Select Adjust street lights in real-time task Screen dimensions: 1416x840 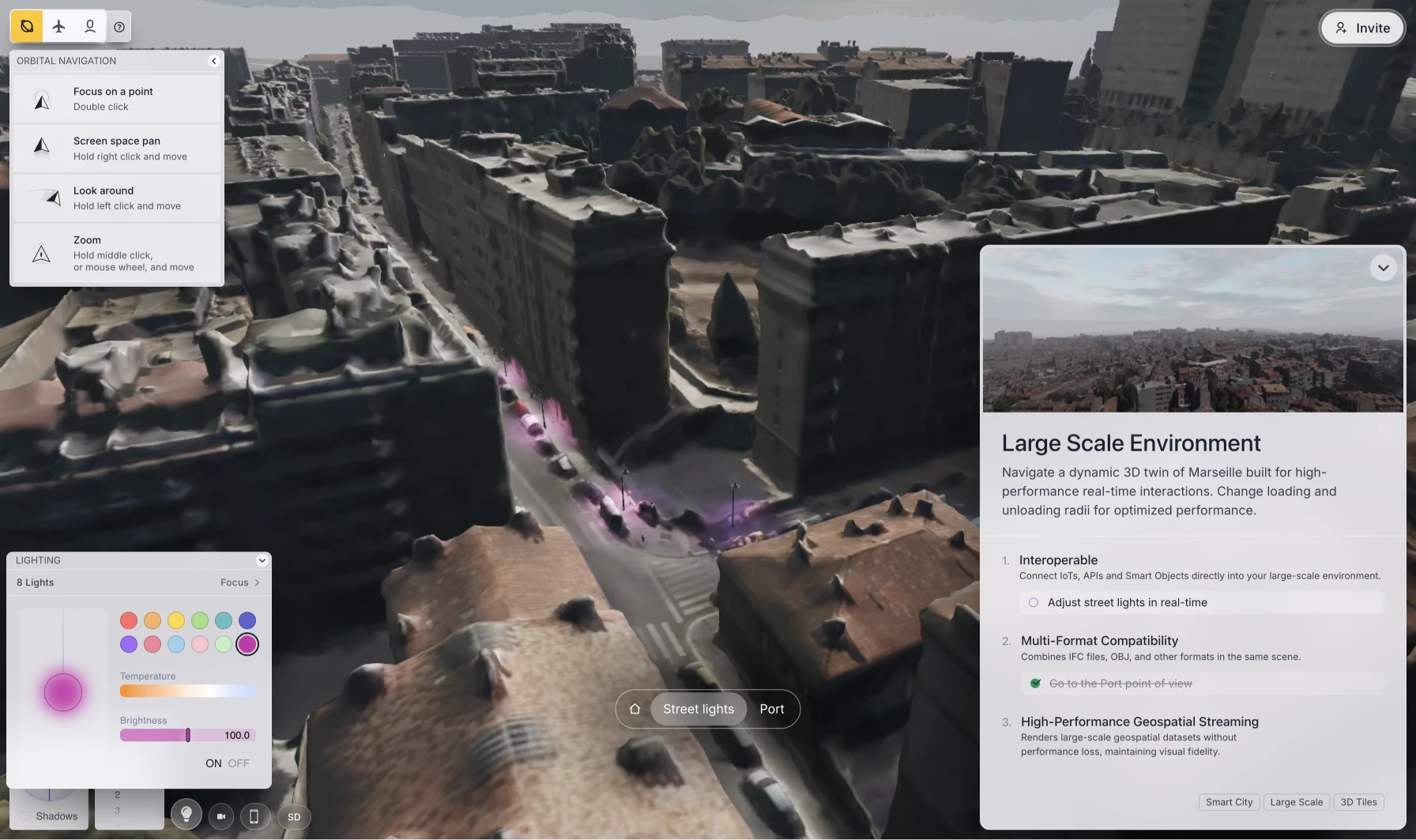pos(1127,602)
